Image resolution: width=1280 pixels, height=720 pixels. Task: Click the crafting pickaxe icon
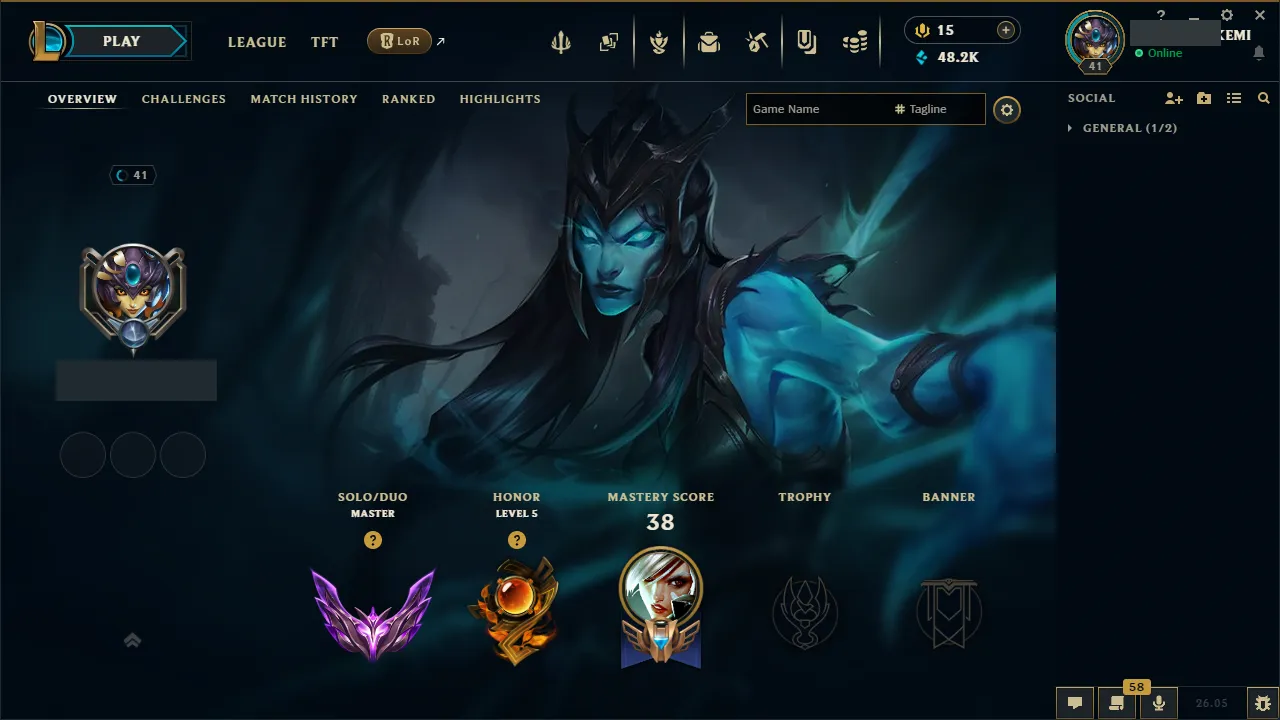click(x=757, y=42)
